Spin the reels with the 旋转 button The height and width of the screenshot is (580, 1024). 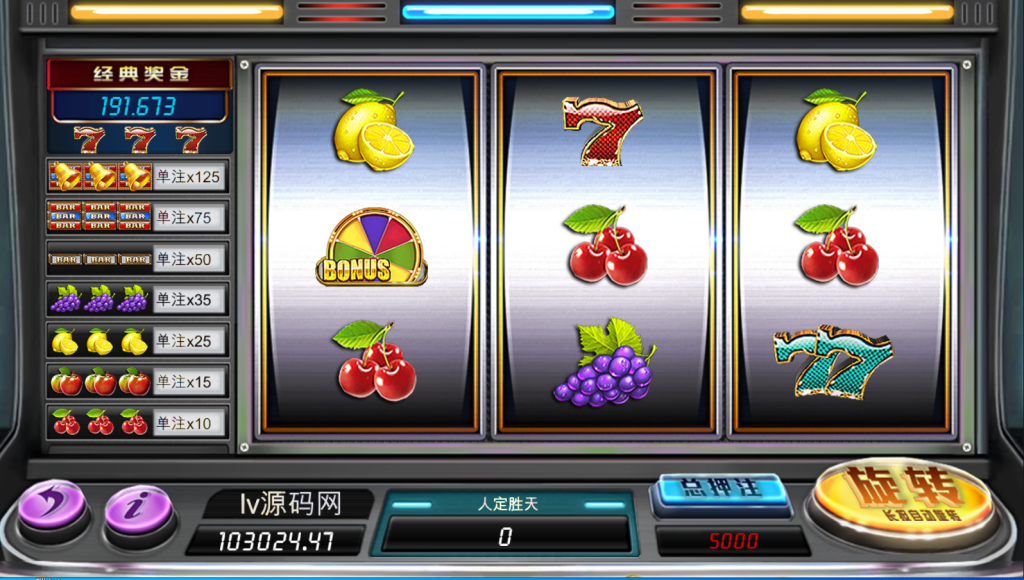(x=903, y=494)
